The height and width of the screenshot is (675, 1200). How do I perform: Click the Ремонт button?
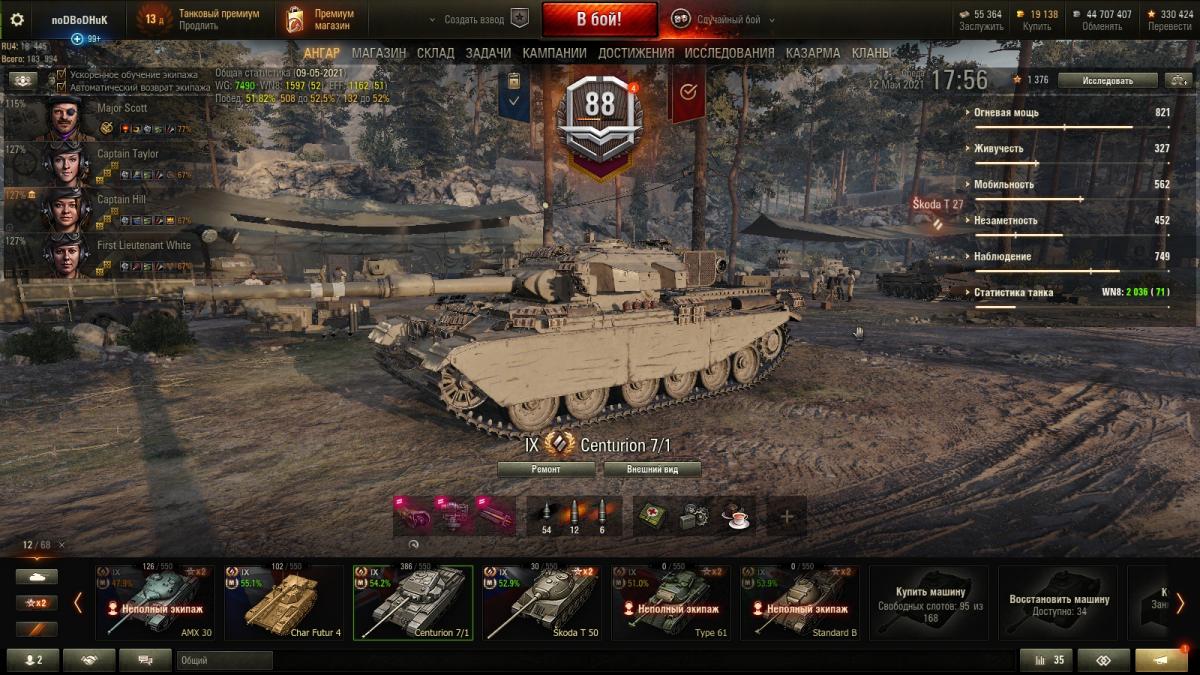(544, 469)
